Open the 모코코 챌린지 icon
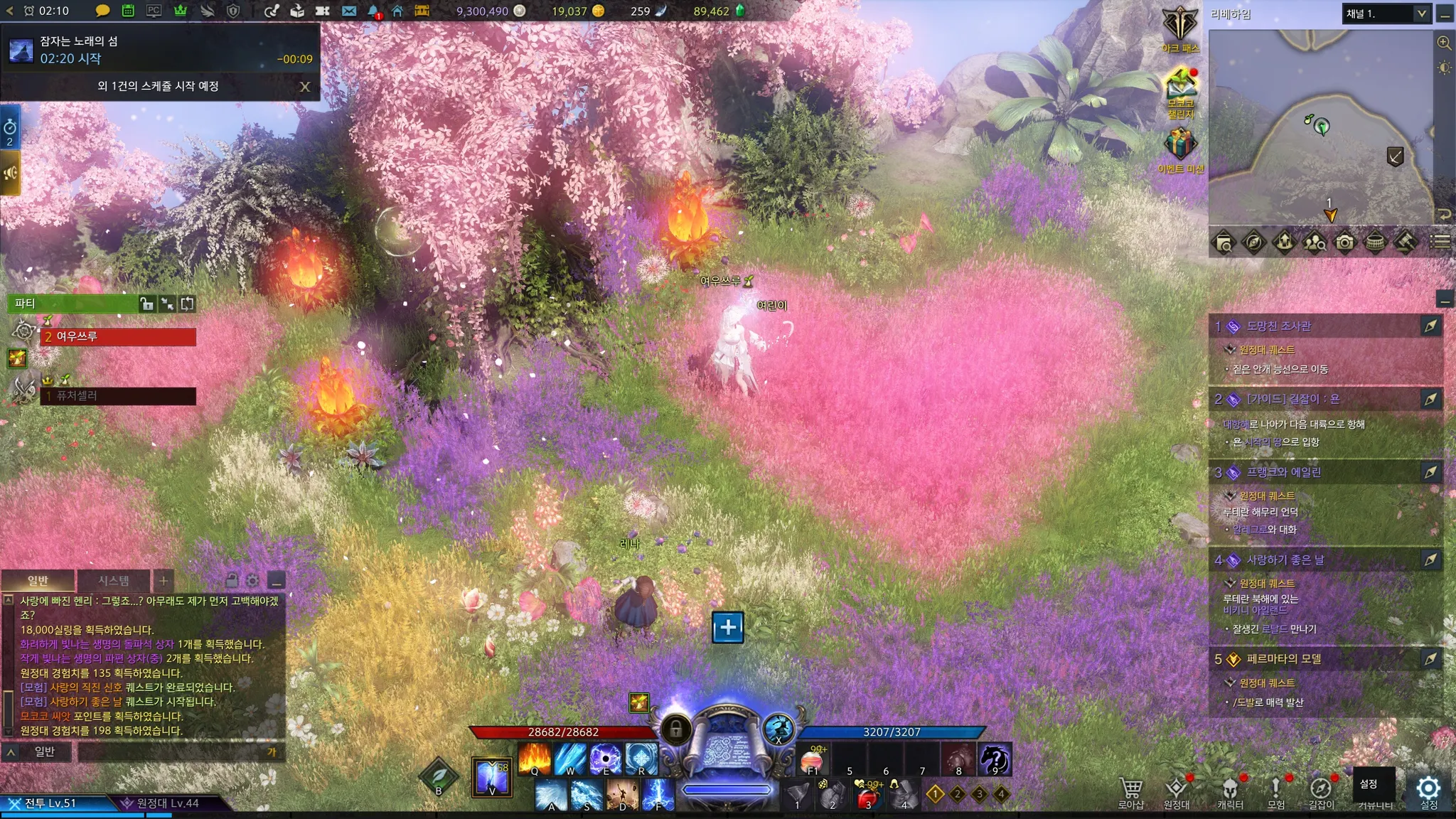 point(1180,90)
